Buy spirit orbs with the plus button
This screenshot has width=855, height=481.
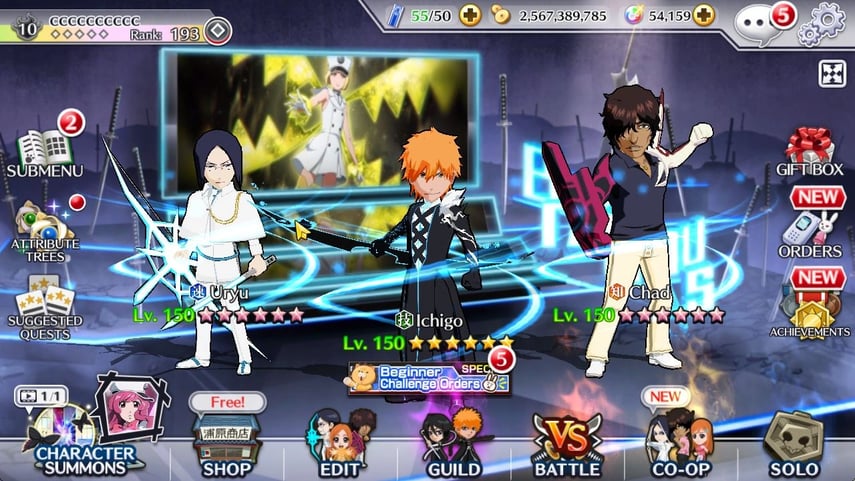point(704,16)
